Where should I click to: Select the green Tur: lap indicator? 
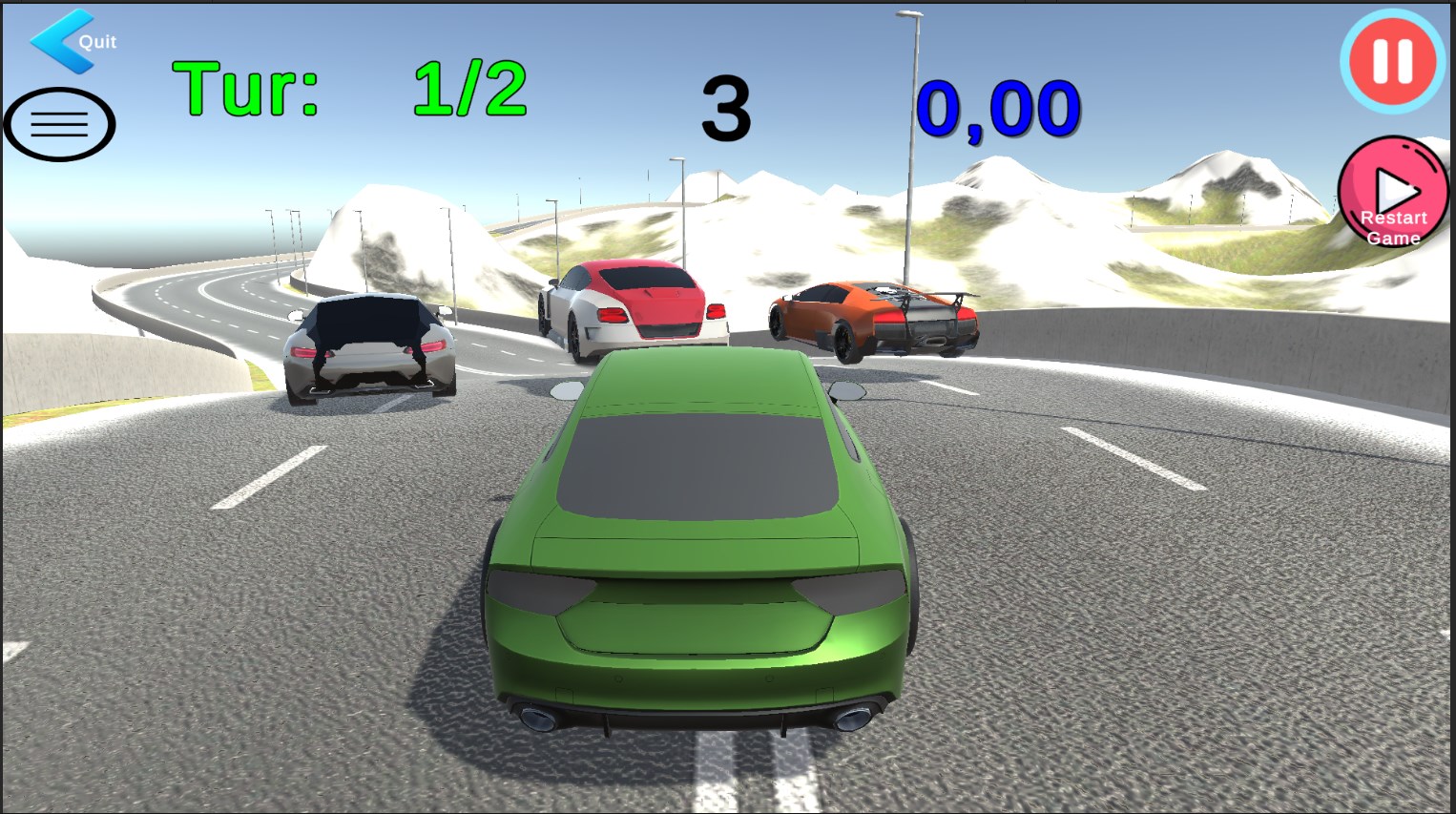point(247,86)
